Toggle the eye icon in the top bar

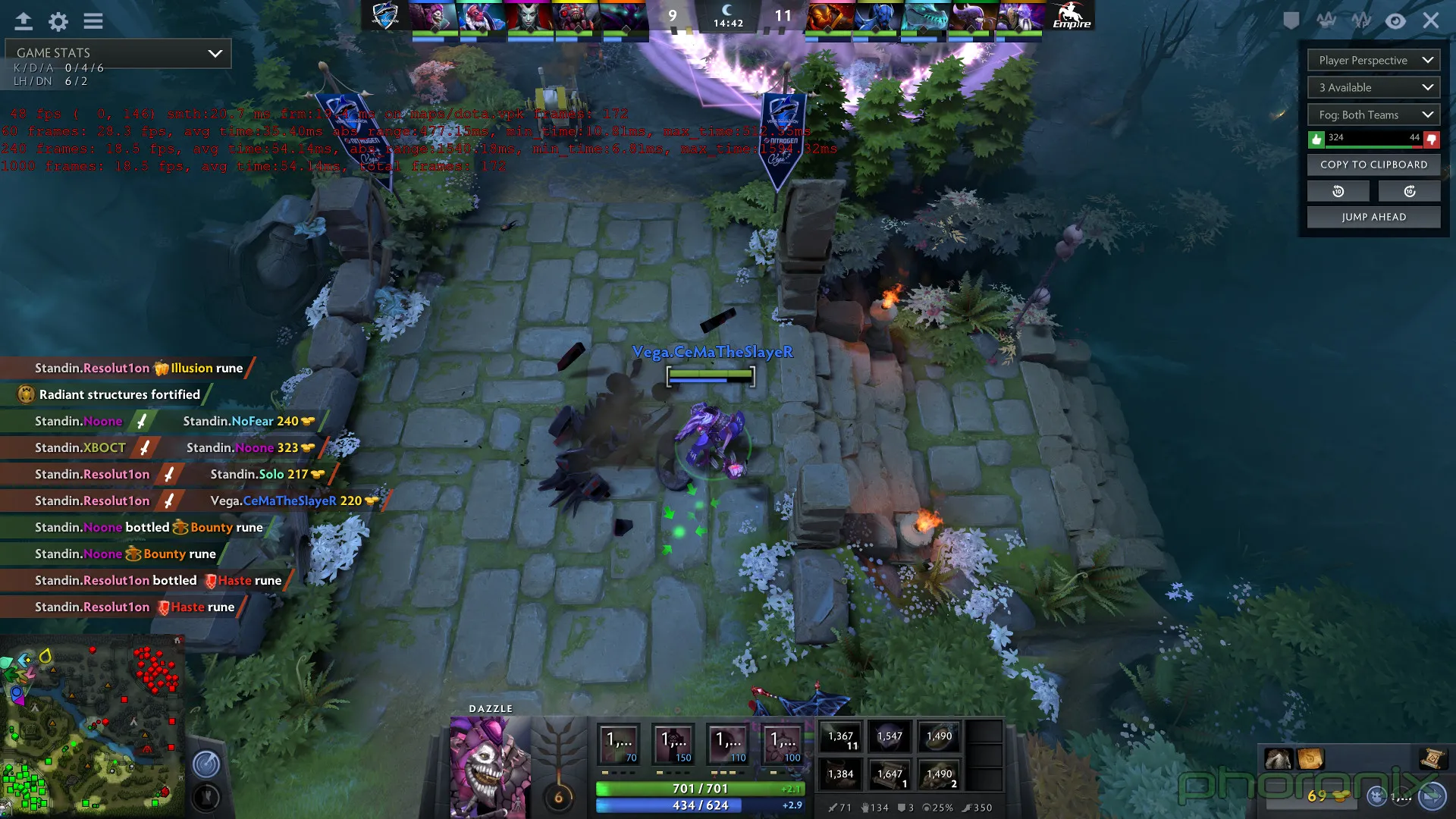pos(1395,20)
